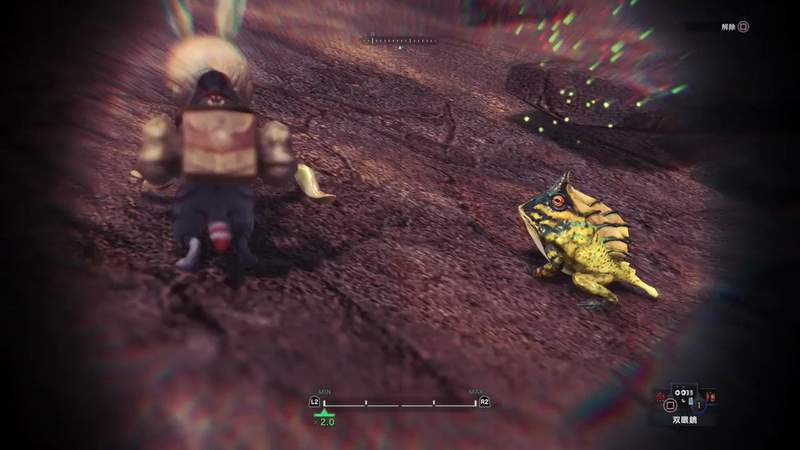This screenshot has width=800, height=450.
Task: Click the 解除 cancel label
Action: 727,27
